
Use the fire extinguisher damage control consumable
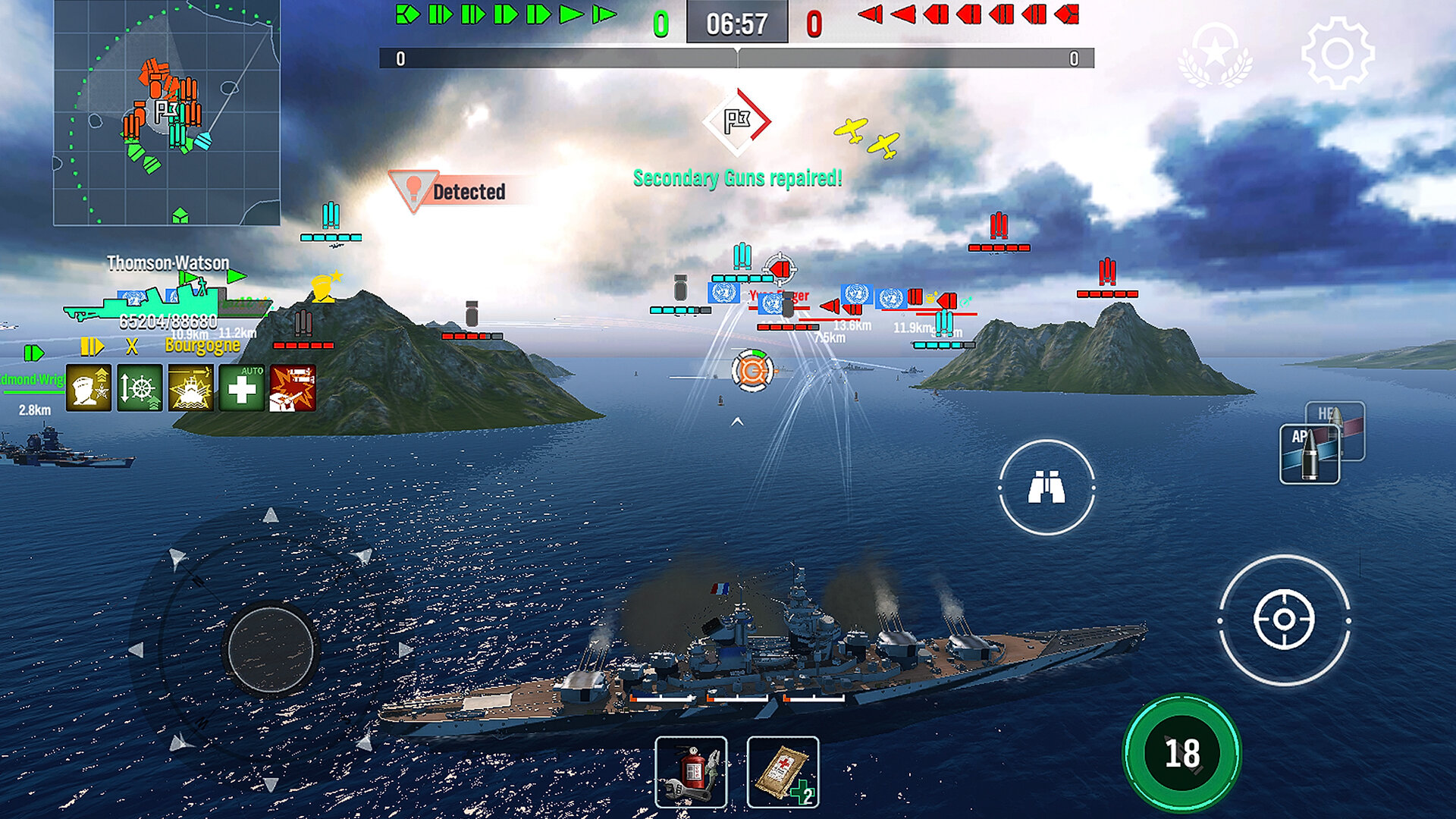[x=691, y=772]
